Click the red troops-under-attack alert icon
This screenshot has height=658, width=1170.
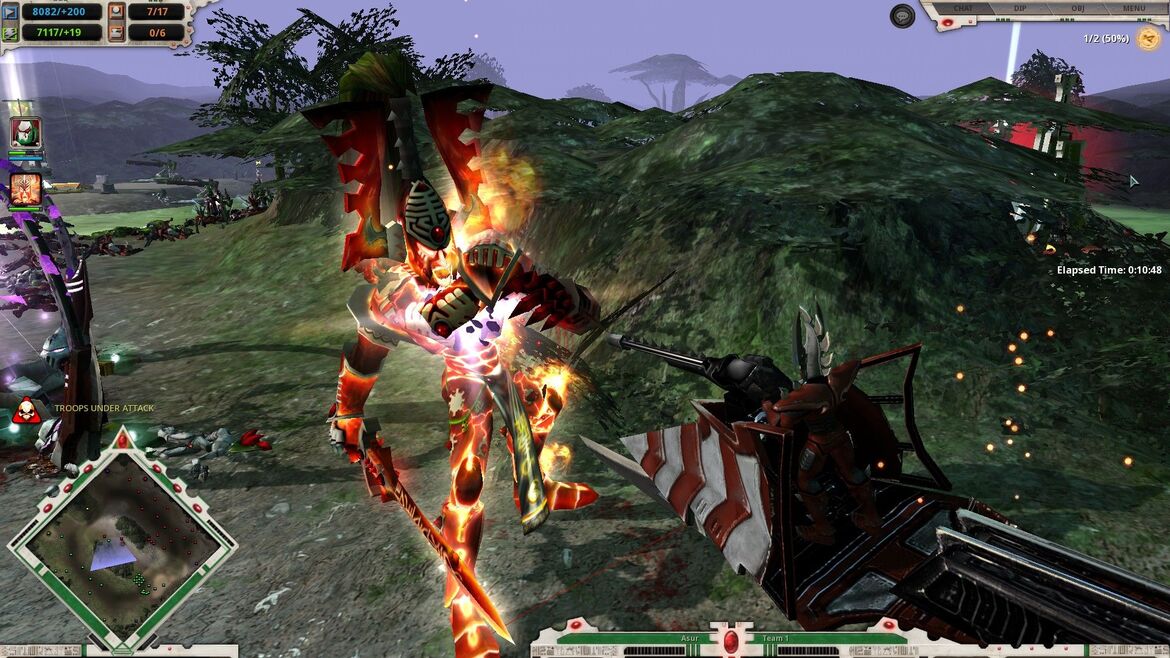click(x=26, y=409)
